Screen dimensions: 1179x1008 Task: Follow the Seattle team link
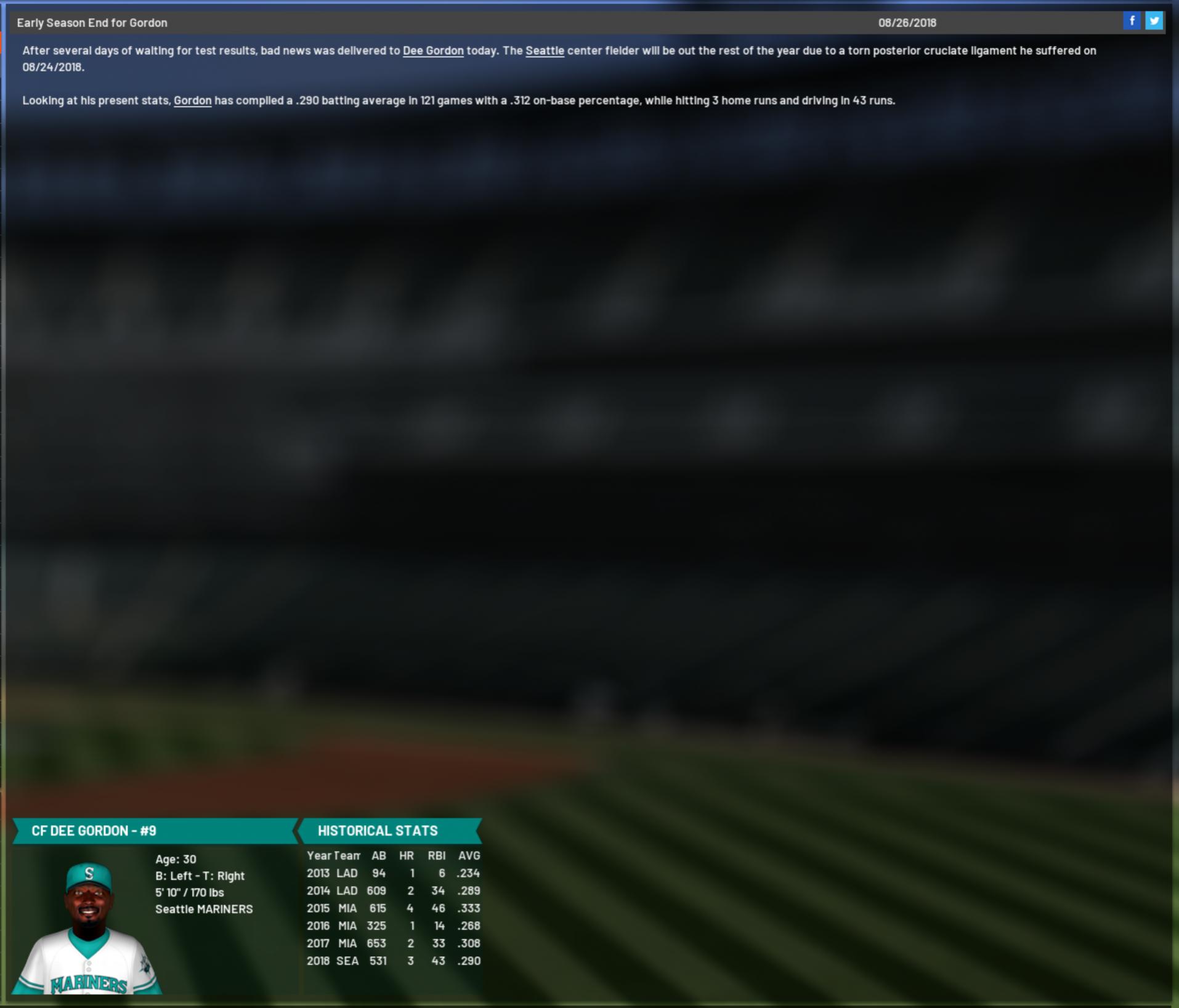[x=545, y=51]
